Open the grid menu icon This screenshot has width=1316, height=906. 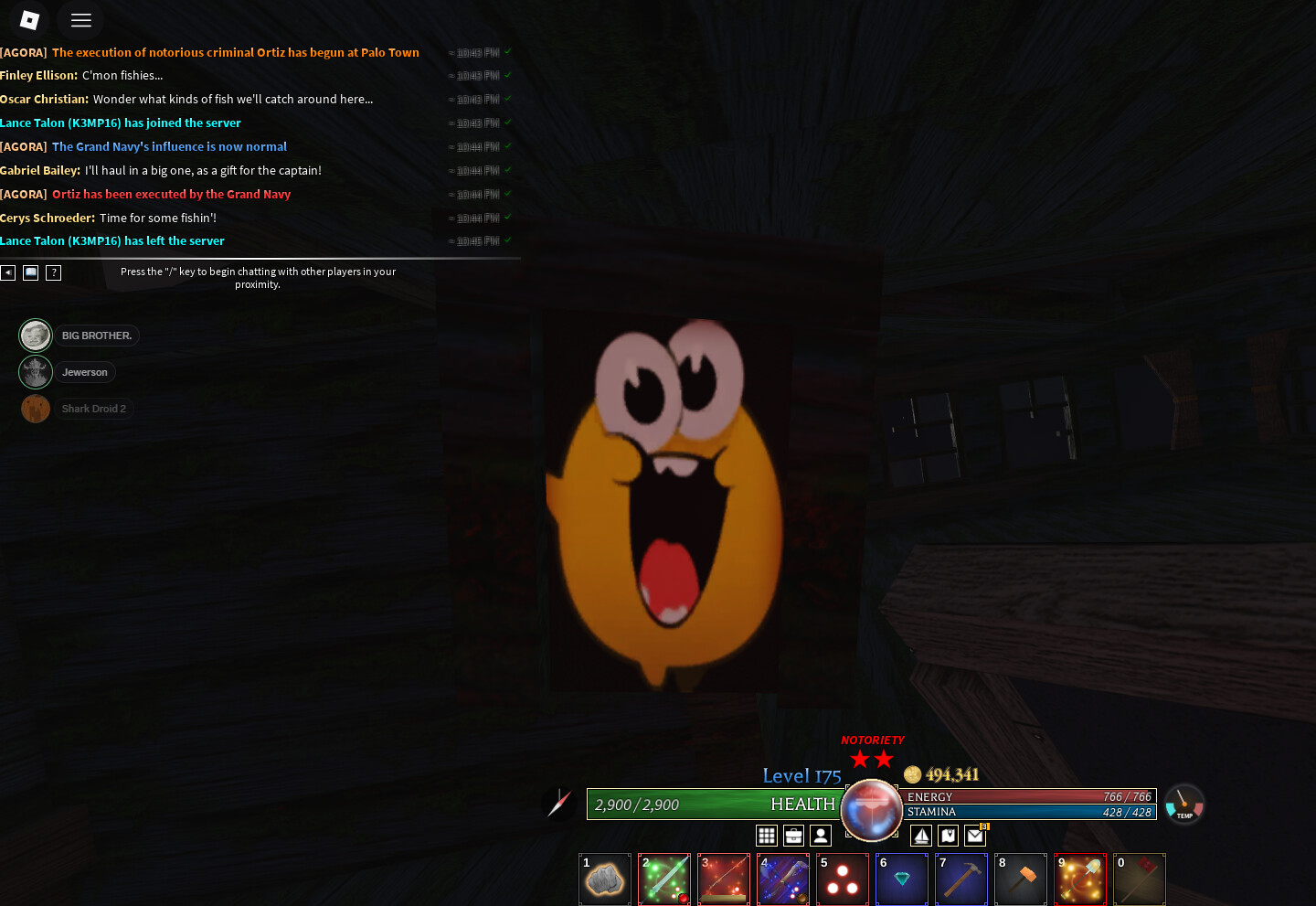767,836
